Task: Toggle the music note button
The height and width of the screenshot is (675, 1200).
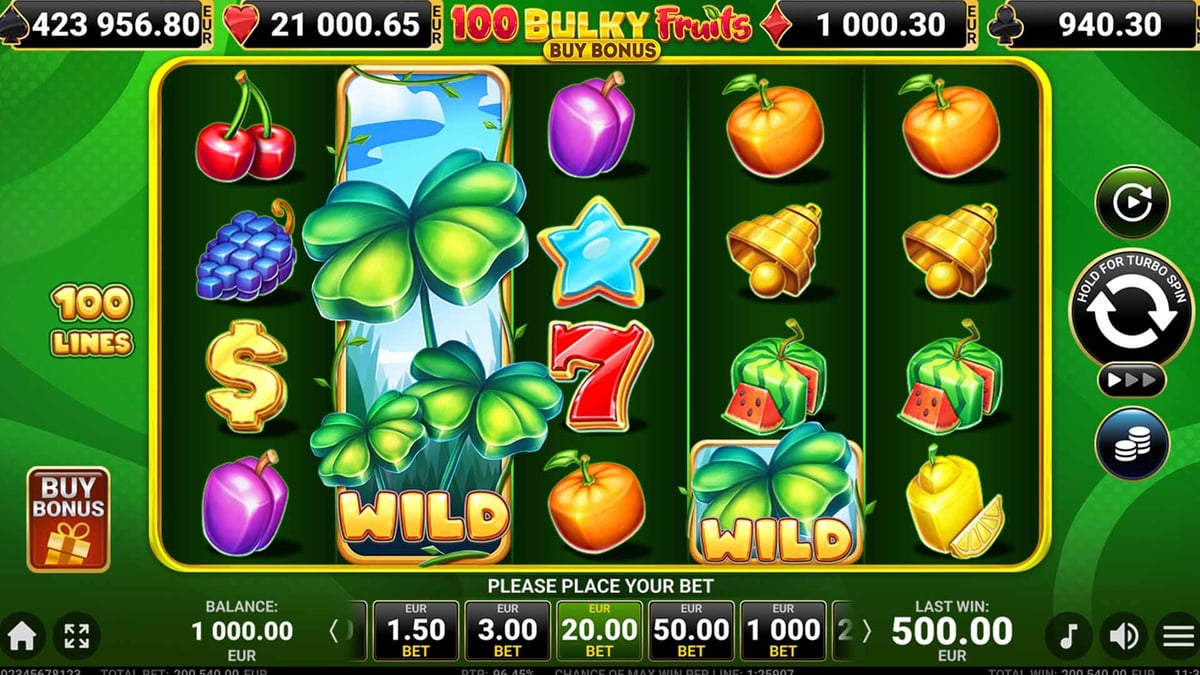Action: coord(1068,635)
